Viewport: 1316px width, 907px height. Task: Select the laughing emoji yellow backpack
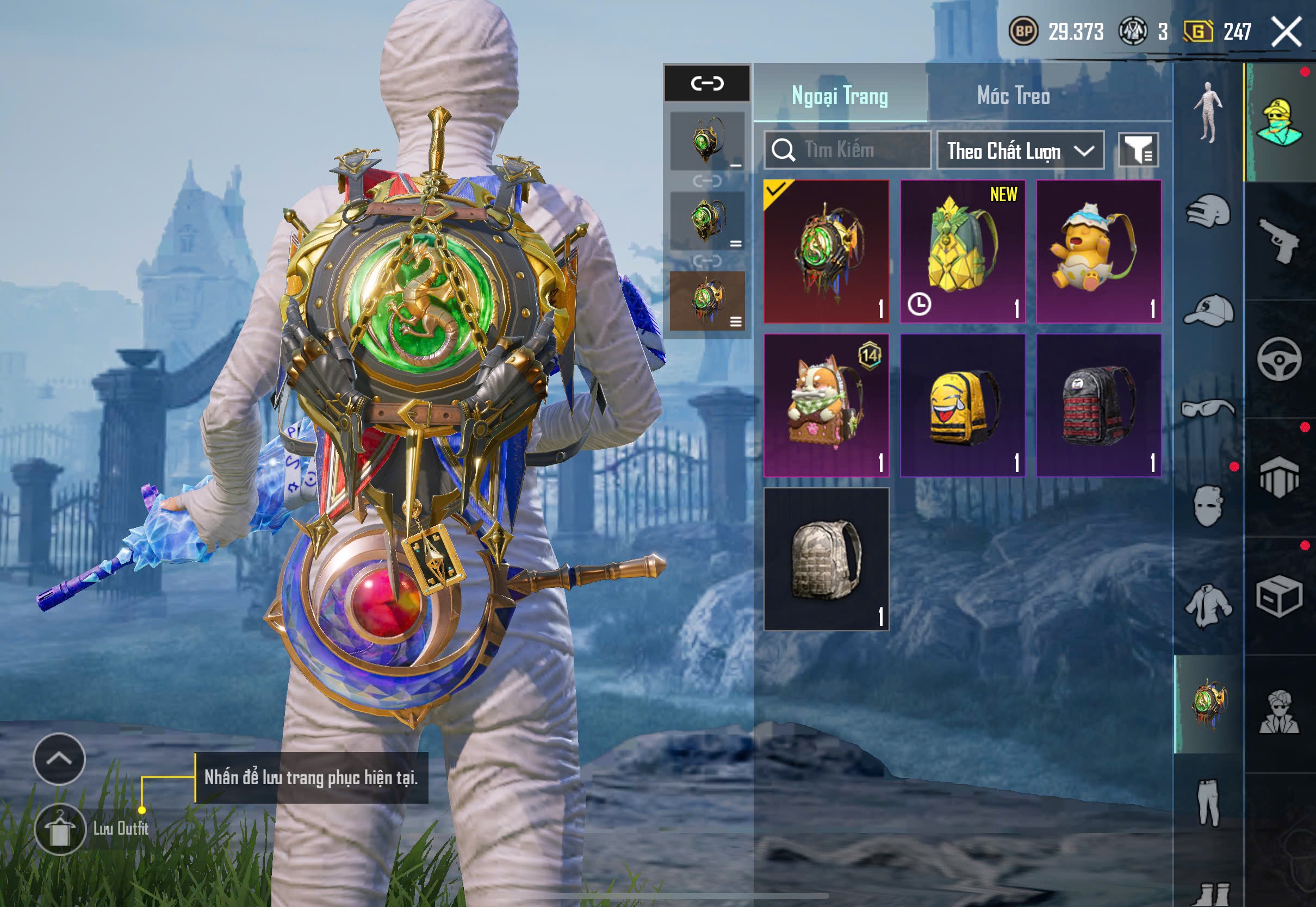point(963,405)
